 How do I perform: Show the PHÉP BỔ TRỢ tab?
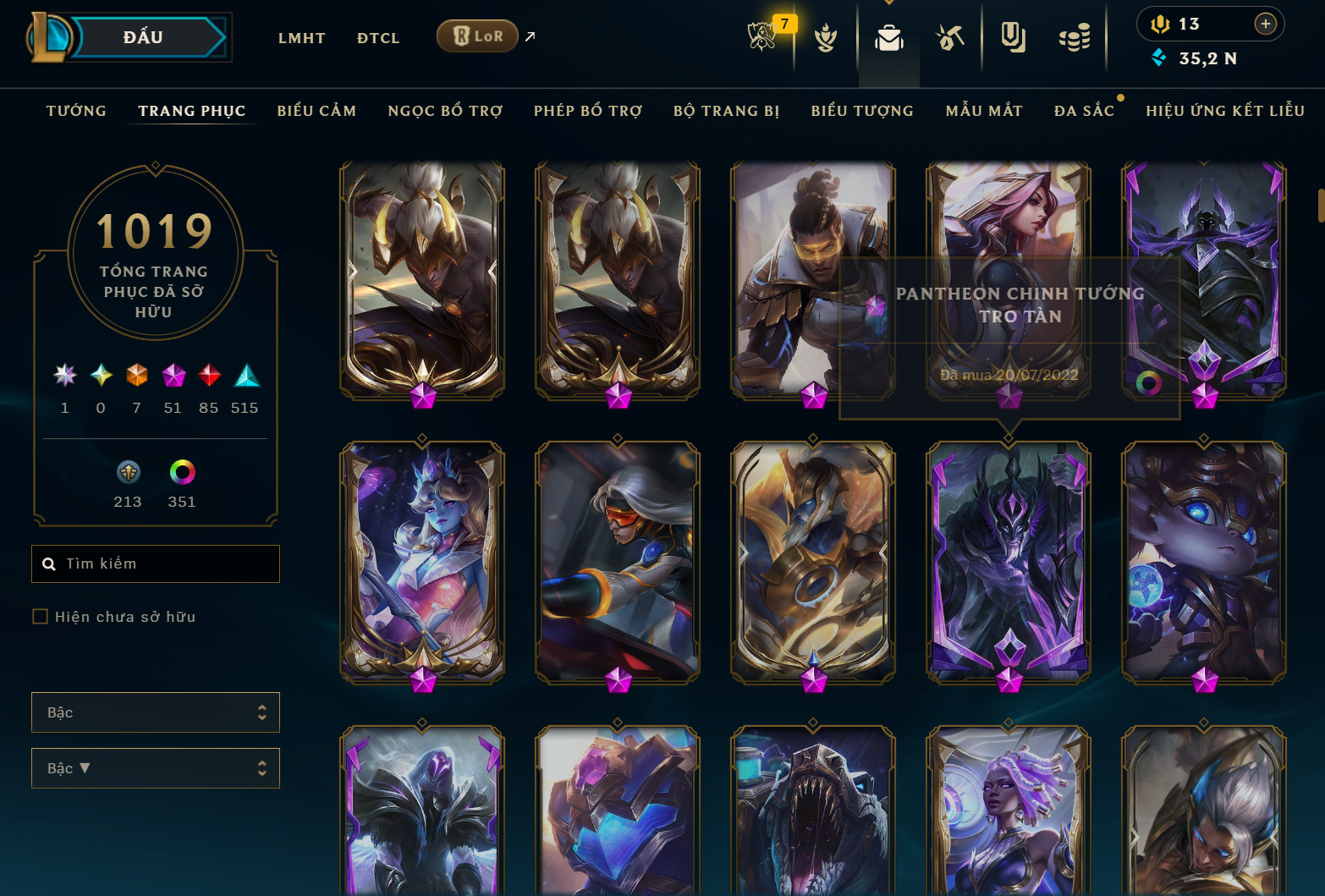point(588,111)
